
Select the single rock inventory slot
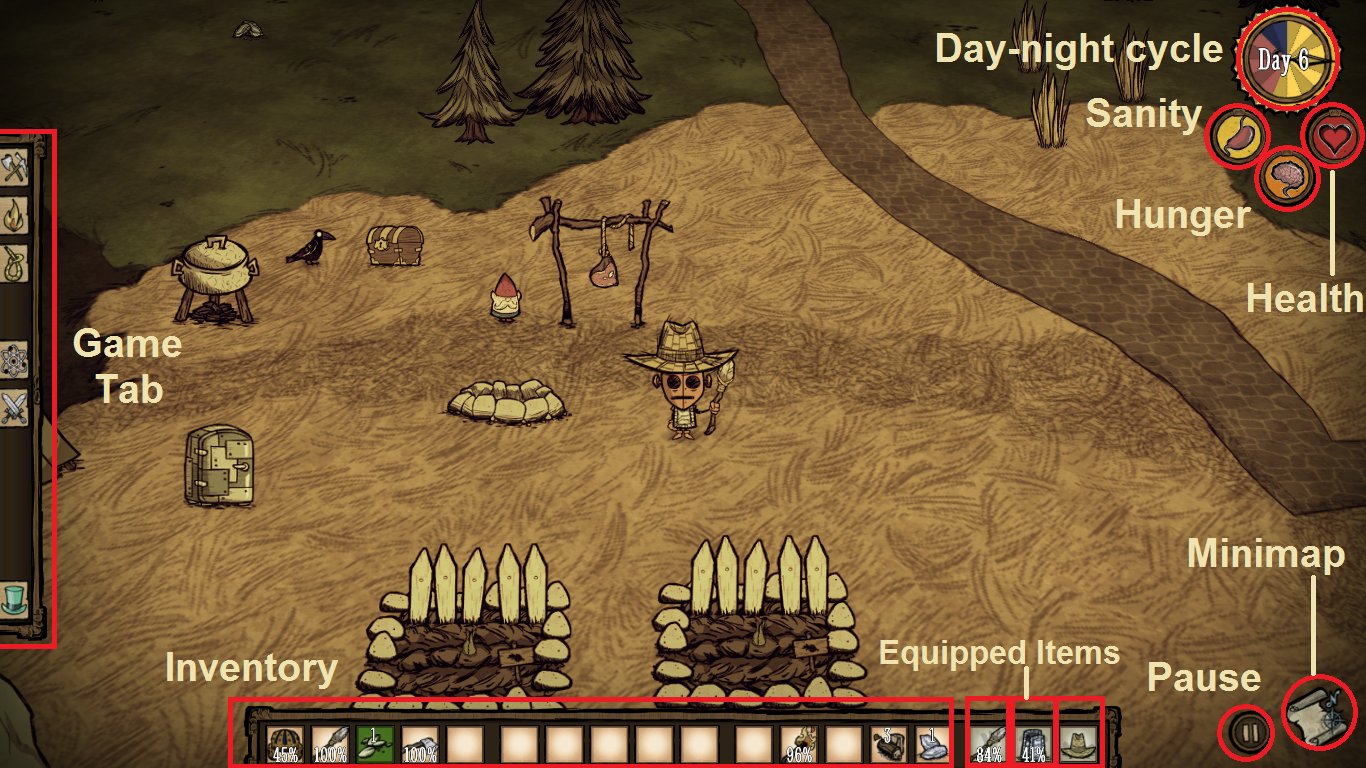pos(930,745)
